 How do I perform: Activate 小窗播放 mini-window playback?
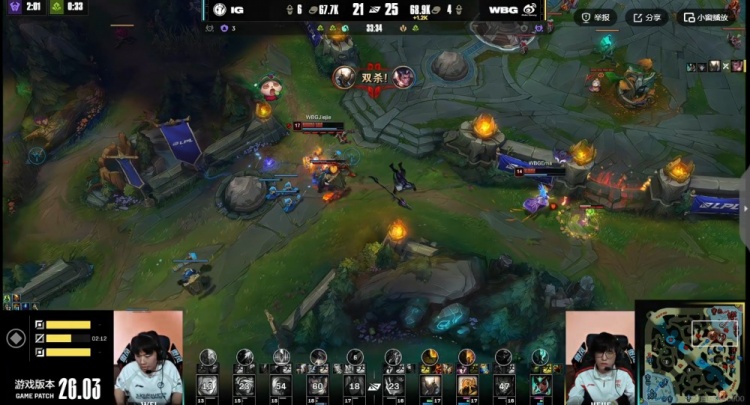(x=705, y=17)
